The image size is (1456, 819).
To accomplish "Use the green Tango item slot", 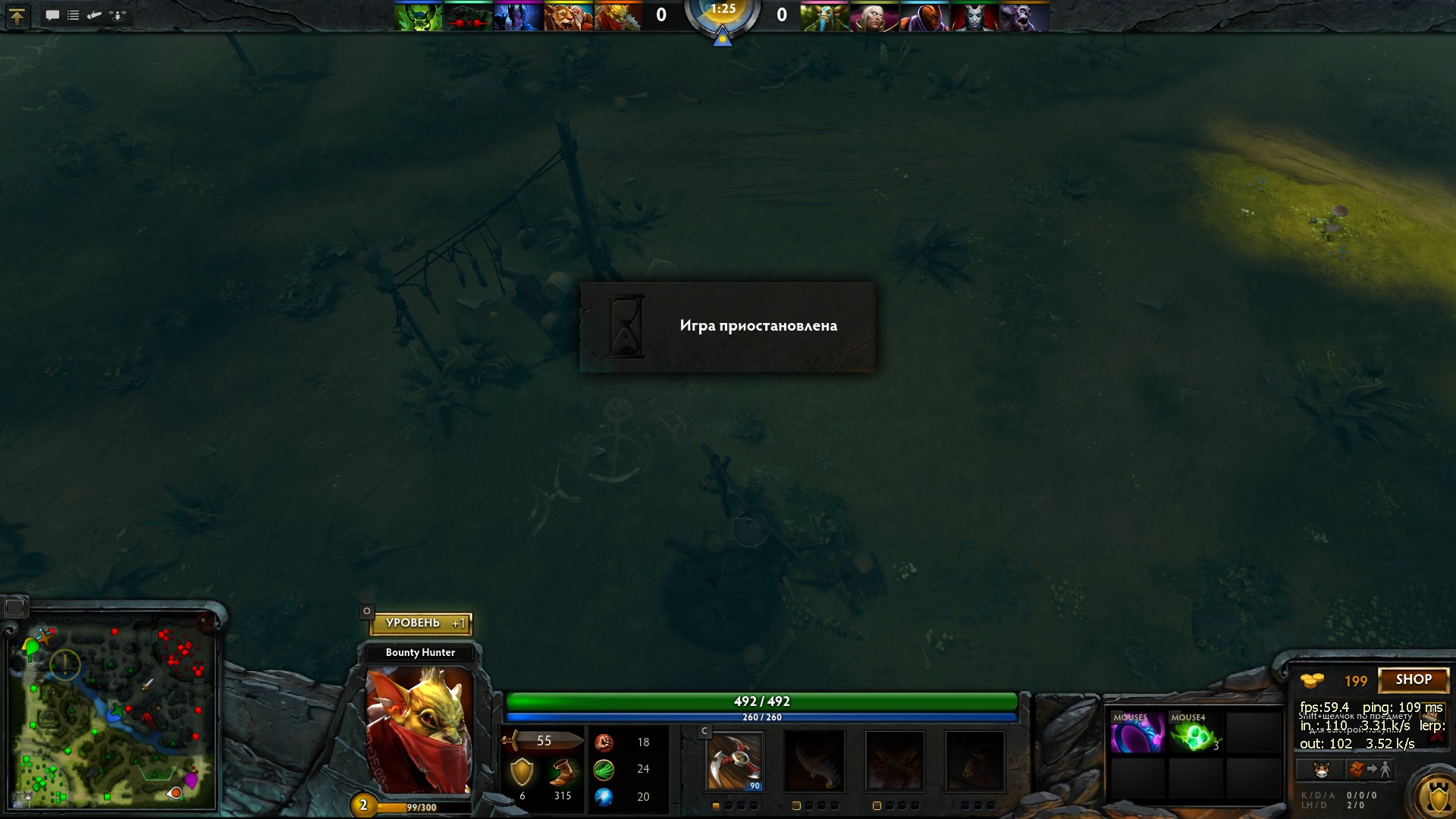I will (x=1194, y=733).
